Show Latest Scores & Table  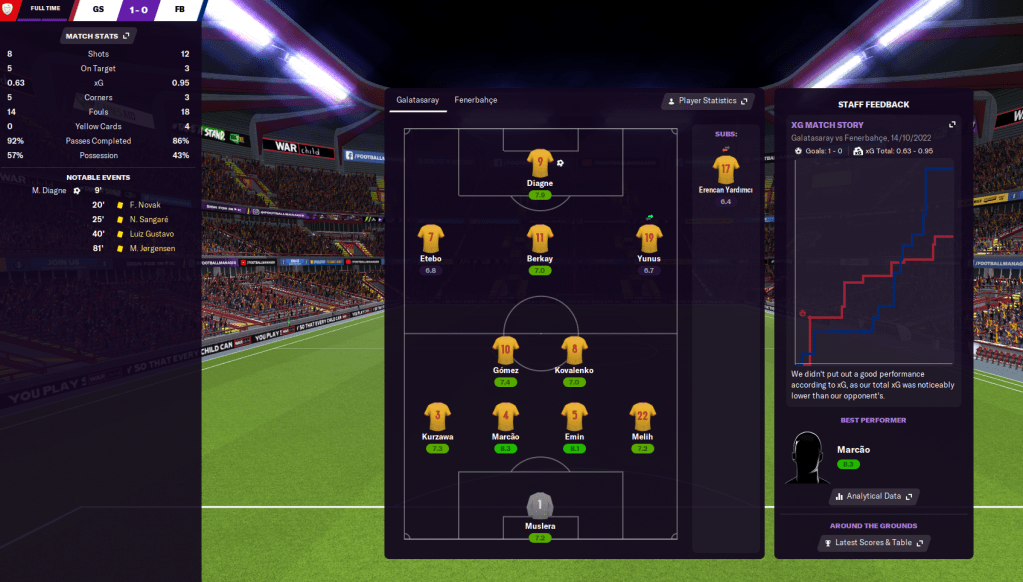pos(873,543)
